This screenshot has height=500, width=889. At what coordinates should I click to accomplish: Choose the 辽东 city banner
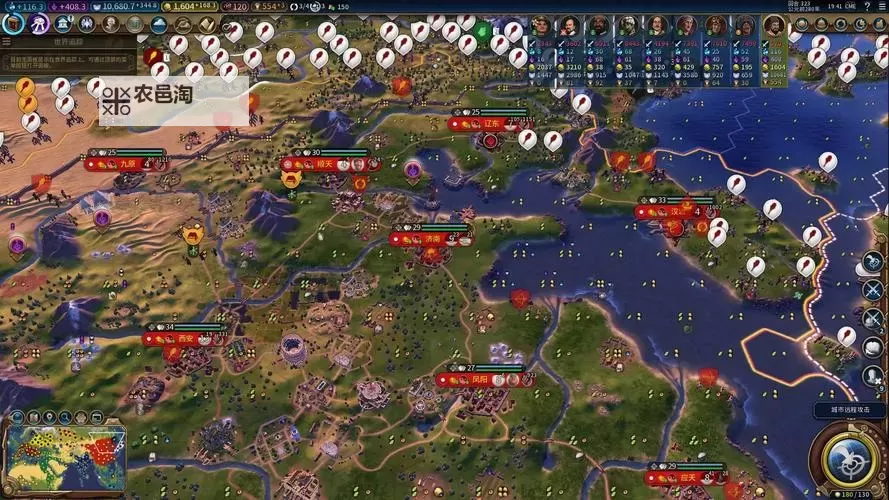coord(490,124)
